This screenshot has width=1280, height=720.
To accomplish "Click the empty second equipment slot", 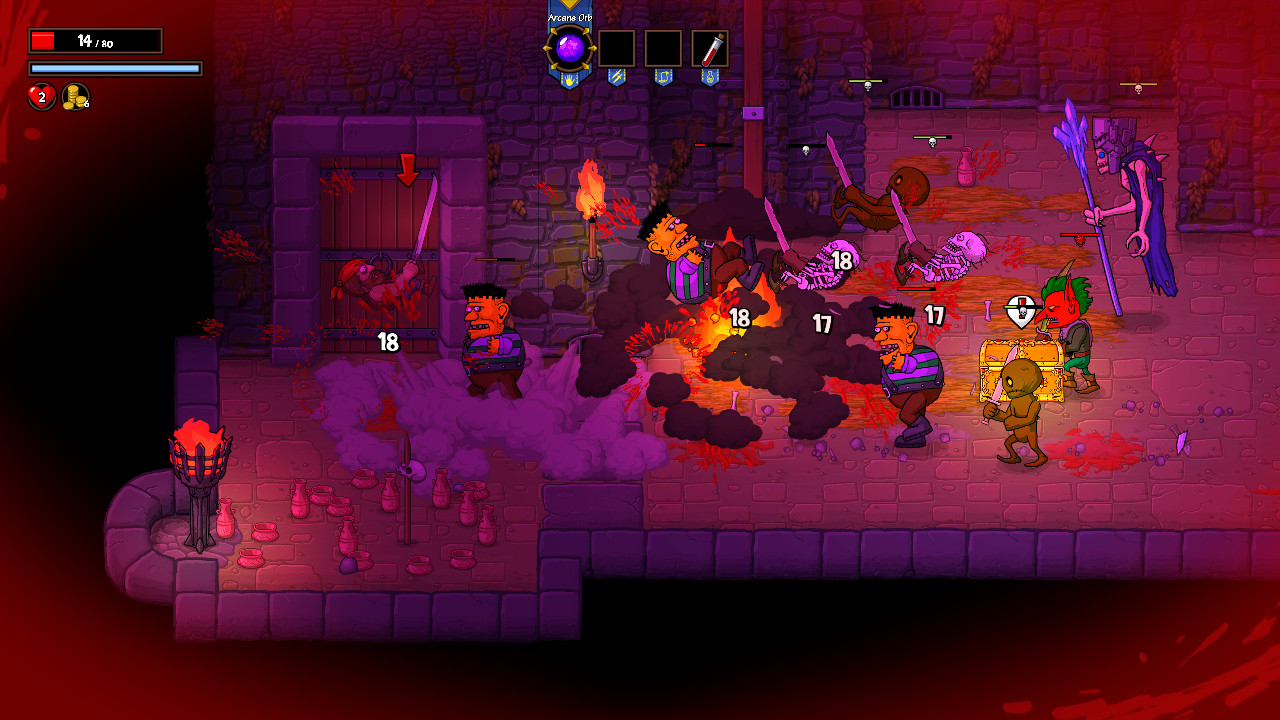I will click(x=617, y=48).
